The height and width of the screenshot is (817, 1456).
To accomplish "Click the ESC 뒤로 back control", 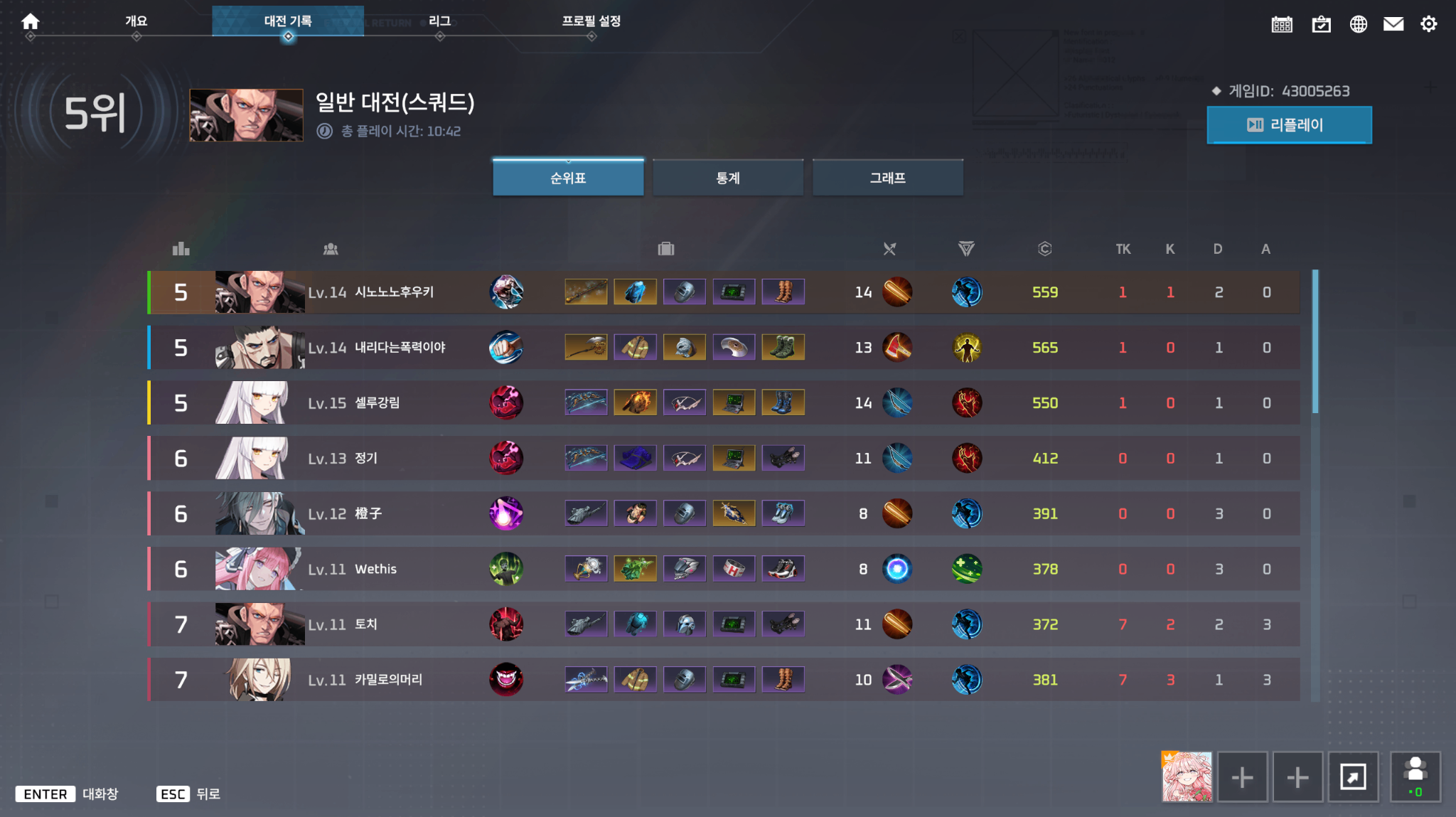I will (188, 794).
